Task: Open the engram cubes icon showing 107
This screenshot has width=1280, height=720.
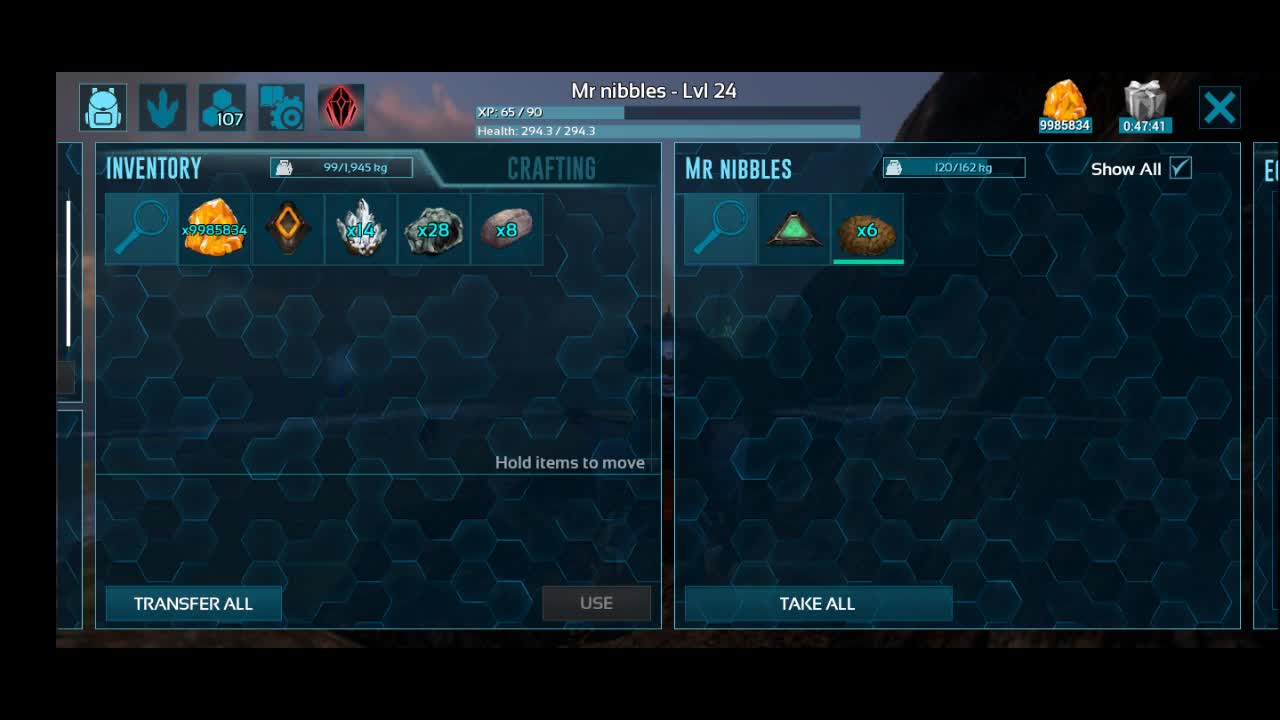Action: tap(222, 108)
